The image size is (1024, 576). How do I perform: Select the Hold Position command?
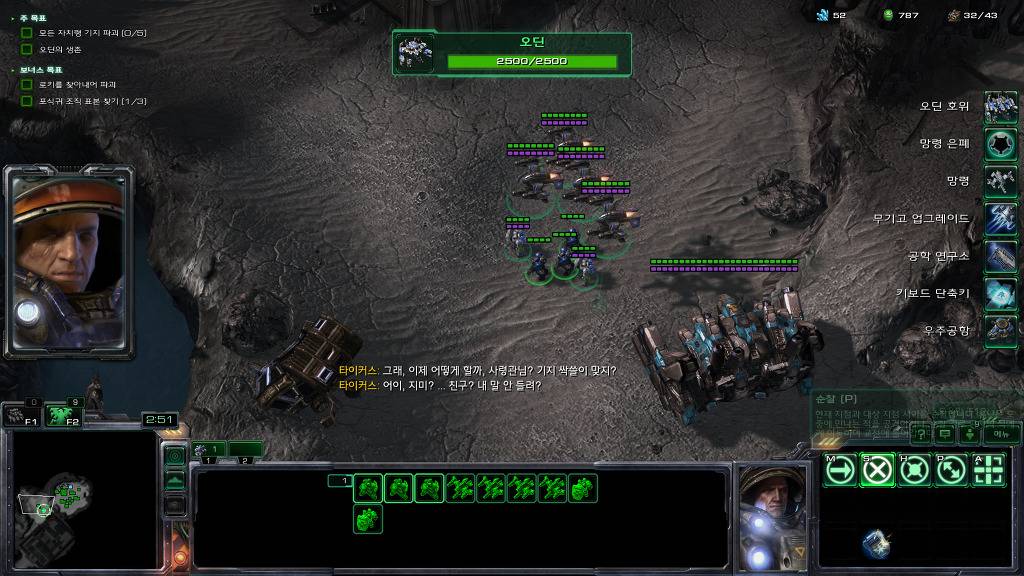(914, 470)
